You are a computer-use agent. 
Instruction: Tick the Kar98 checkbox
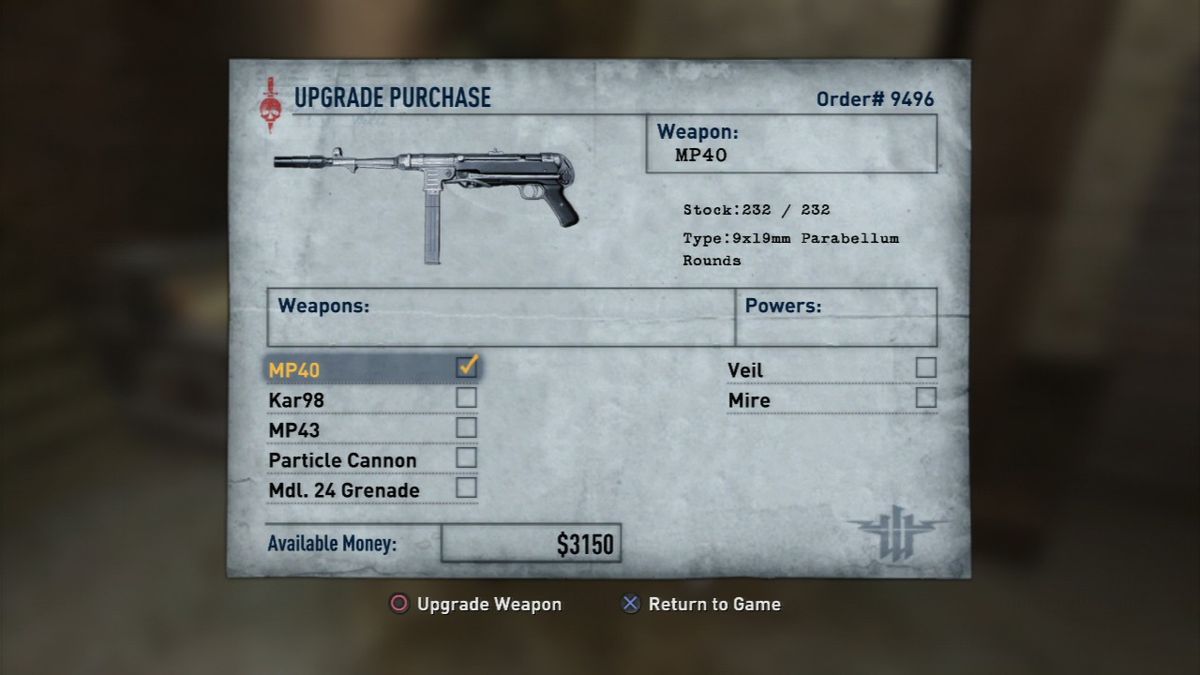467,398
